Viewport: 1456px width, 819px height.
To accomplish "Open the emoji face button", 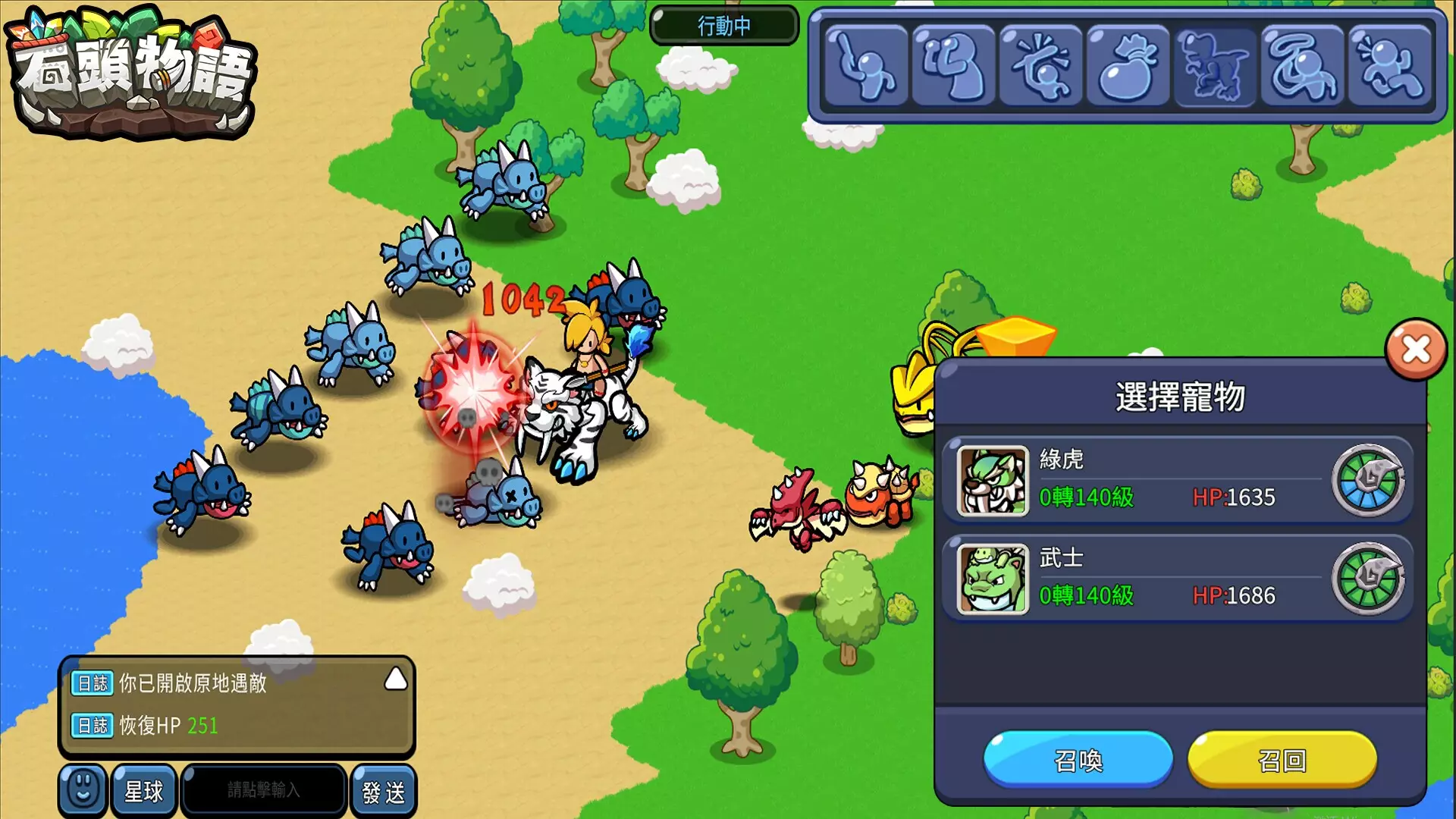I will [x=83, y=790].
